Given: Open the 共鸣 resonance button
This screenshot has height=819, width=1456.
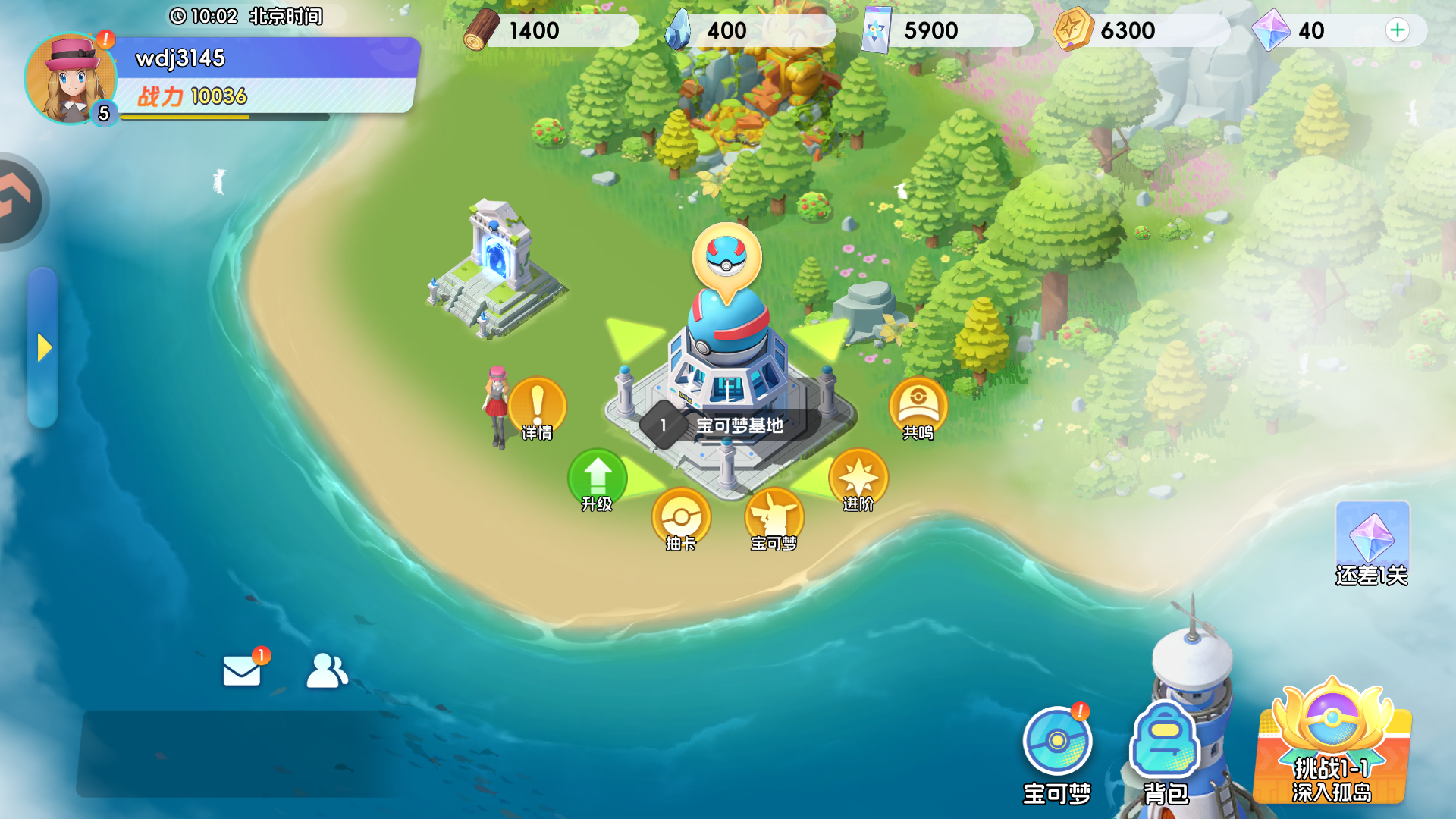Looking at the screenshot, I should click(918, 408).
